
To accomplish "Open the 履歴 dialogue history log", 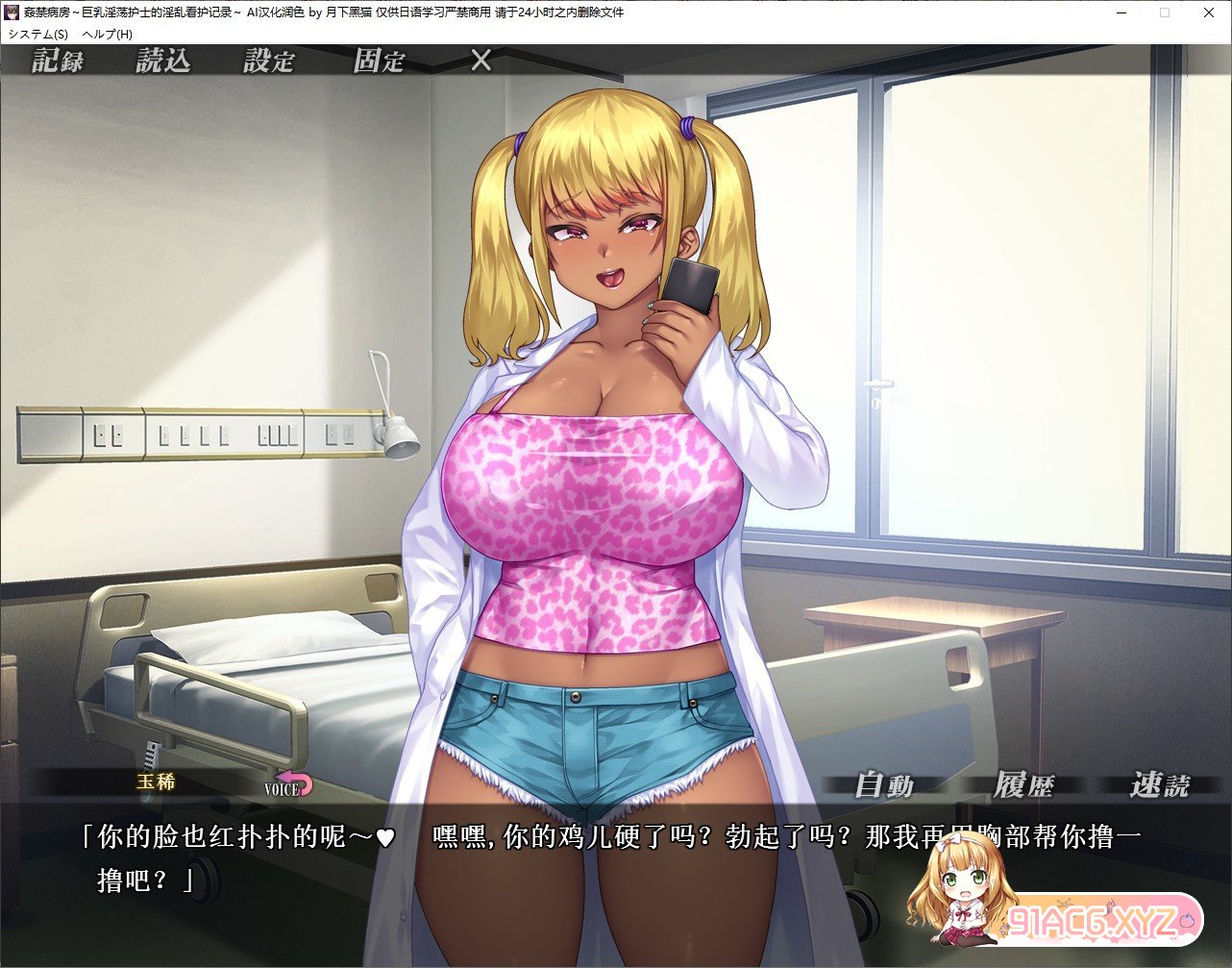I will point(1023,785).
